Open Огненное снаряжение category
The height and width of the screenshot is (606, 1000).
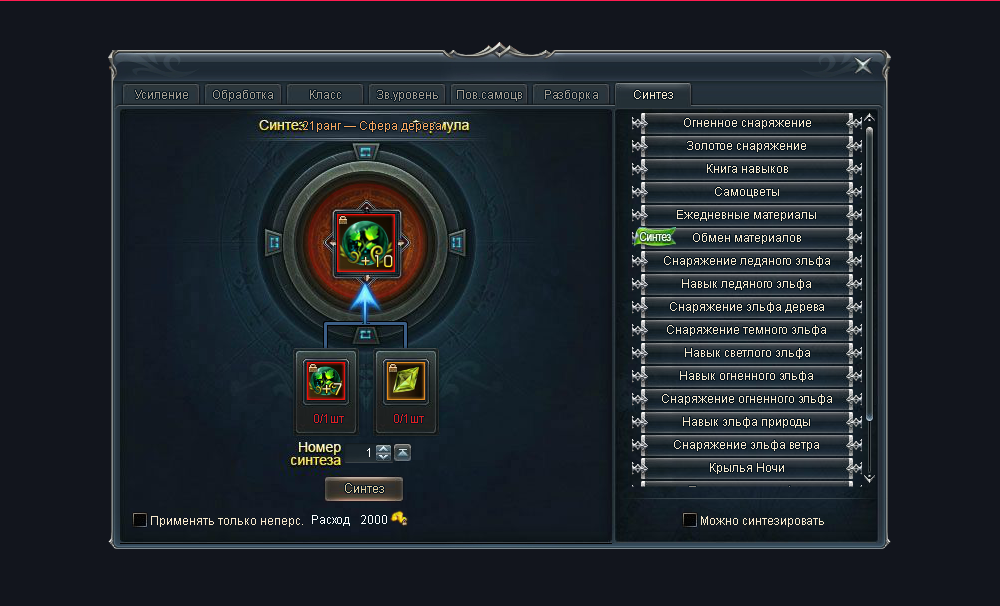coord(747,123)
